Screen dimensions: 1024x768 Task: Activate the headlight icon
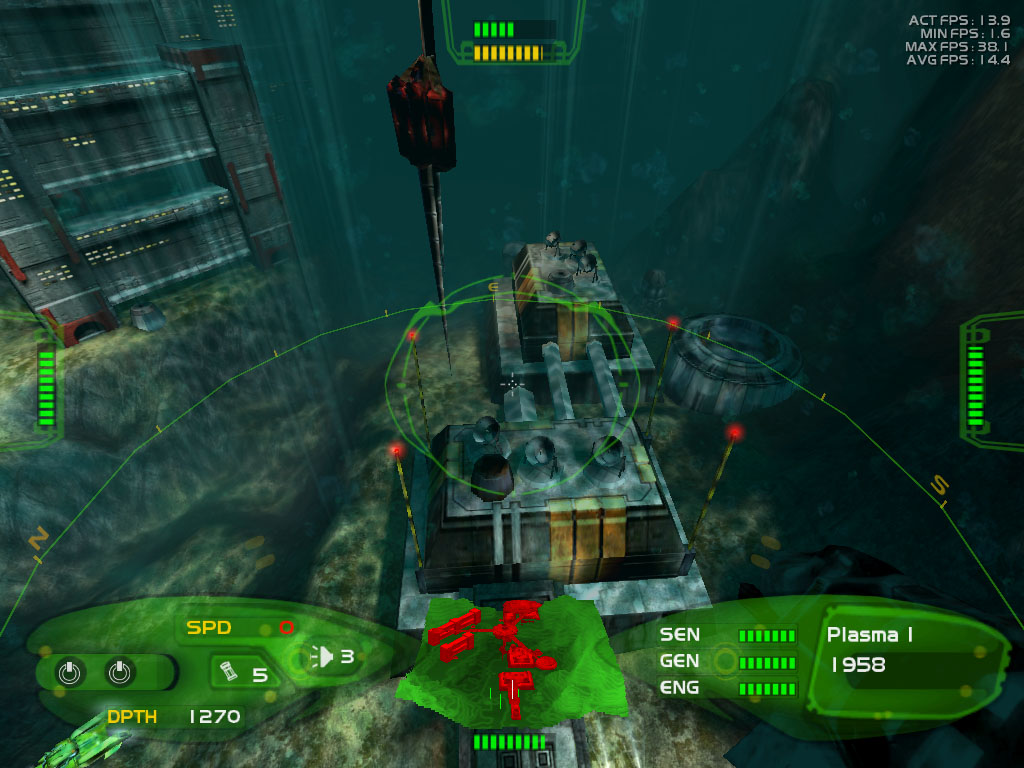[323, 657]
